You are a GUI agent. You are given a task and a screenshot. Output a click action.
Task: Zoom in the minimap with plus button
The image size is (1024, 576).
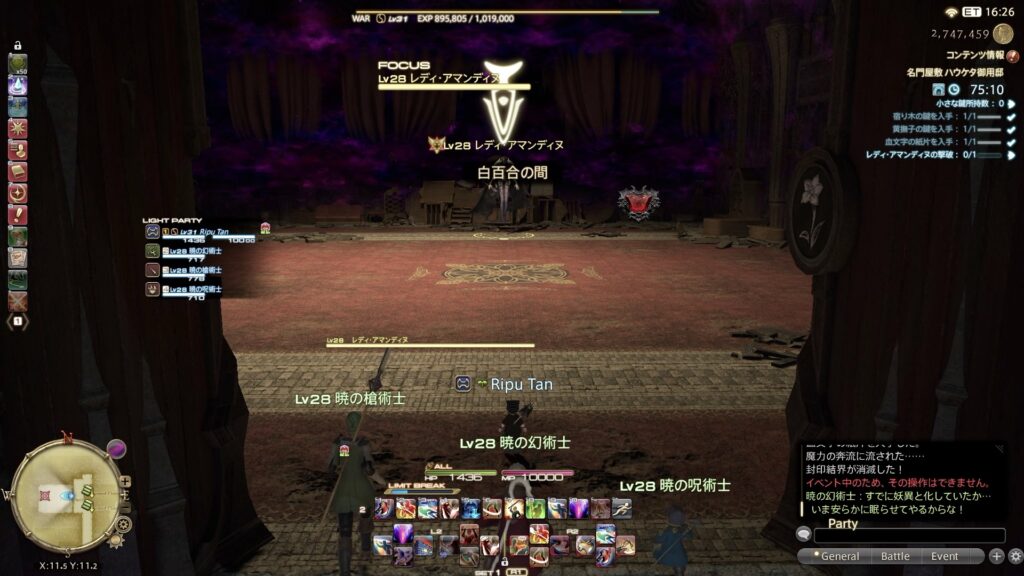point(125,481)
